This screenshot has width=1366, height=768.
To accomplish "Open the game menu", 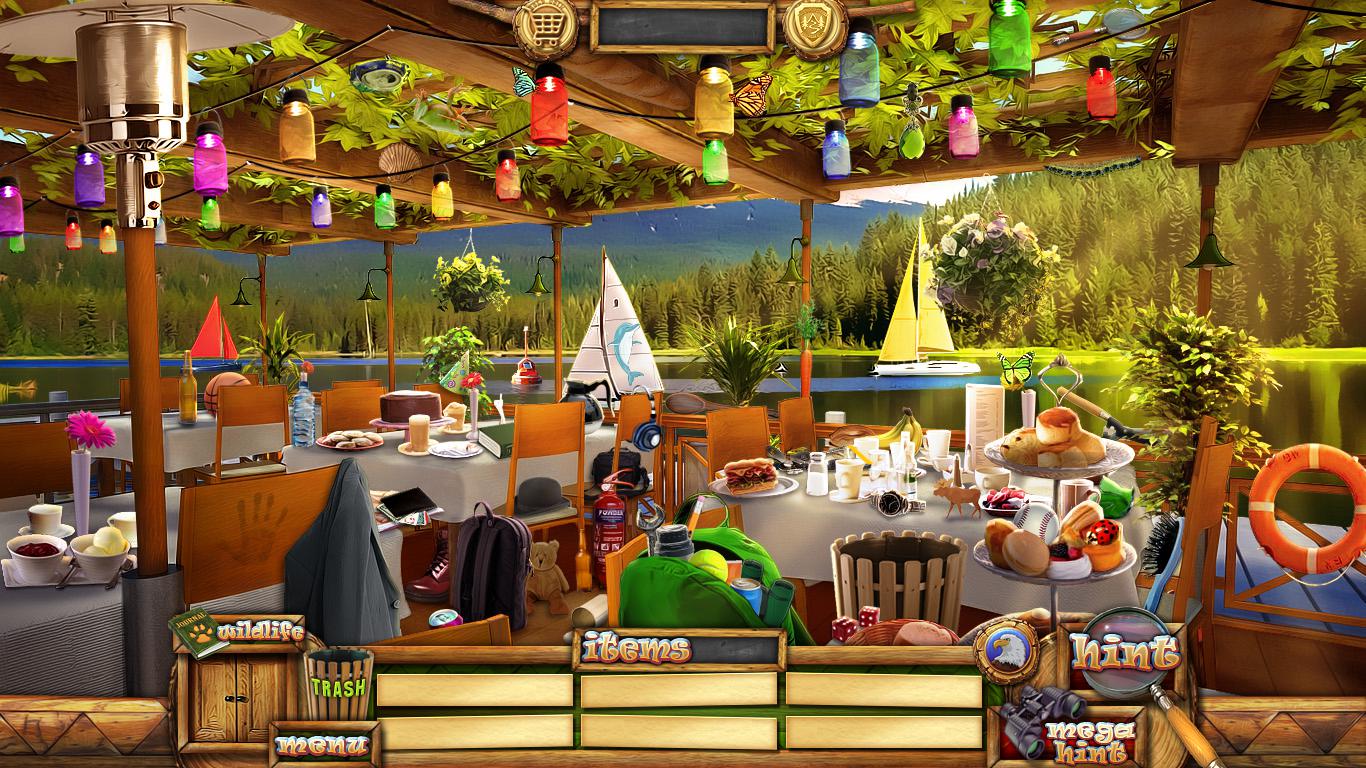I will pyautogui.click(x=322, y=744).
